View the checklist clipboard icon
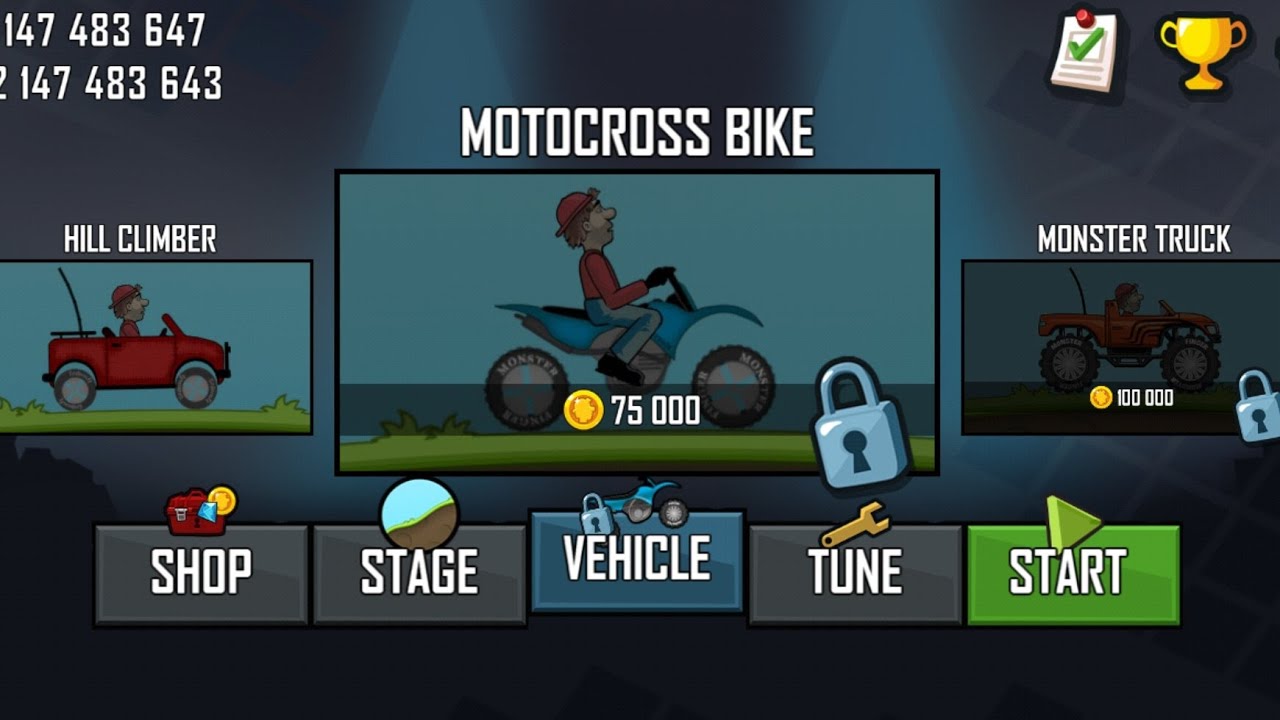The image size is (1280, 720). pos(1085,50)
